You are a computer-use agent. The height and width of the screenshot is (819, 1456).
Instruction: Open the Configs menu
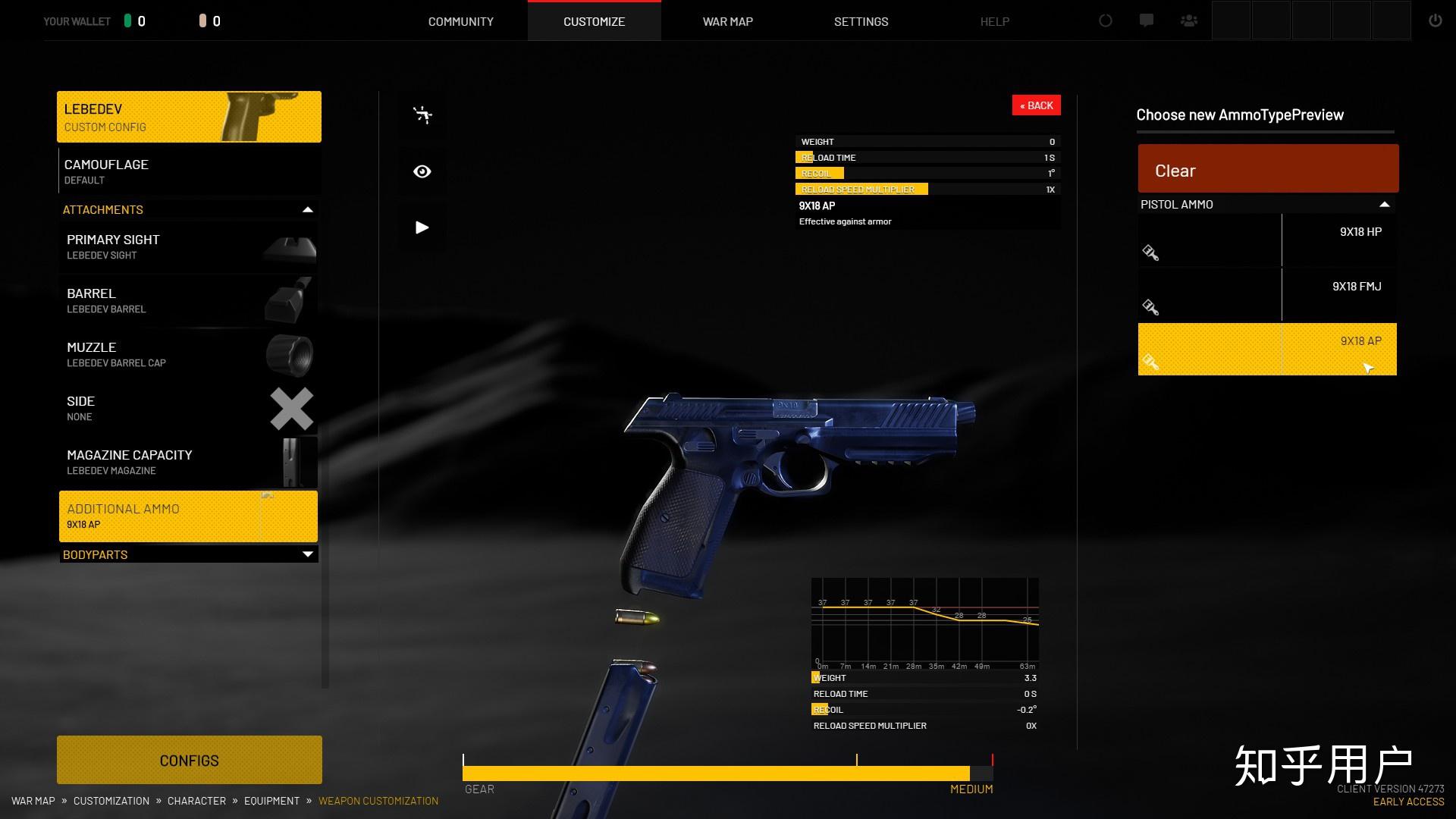click(189, 760)
